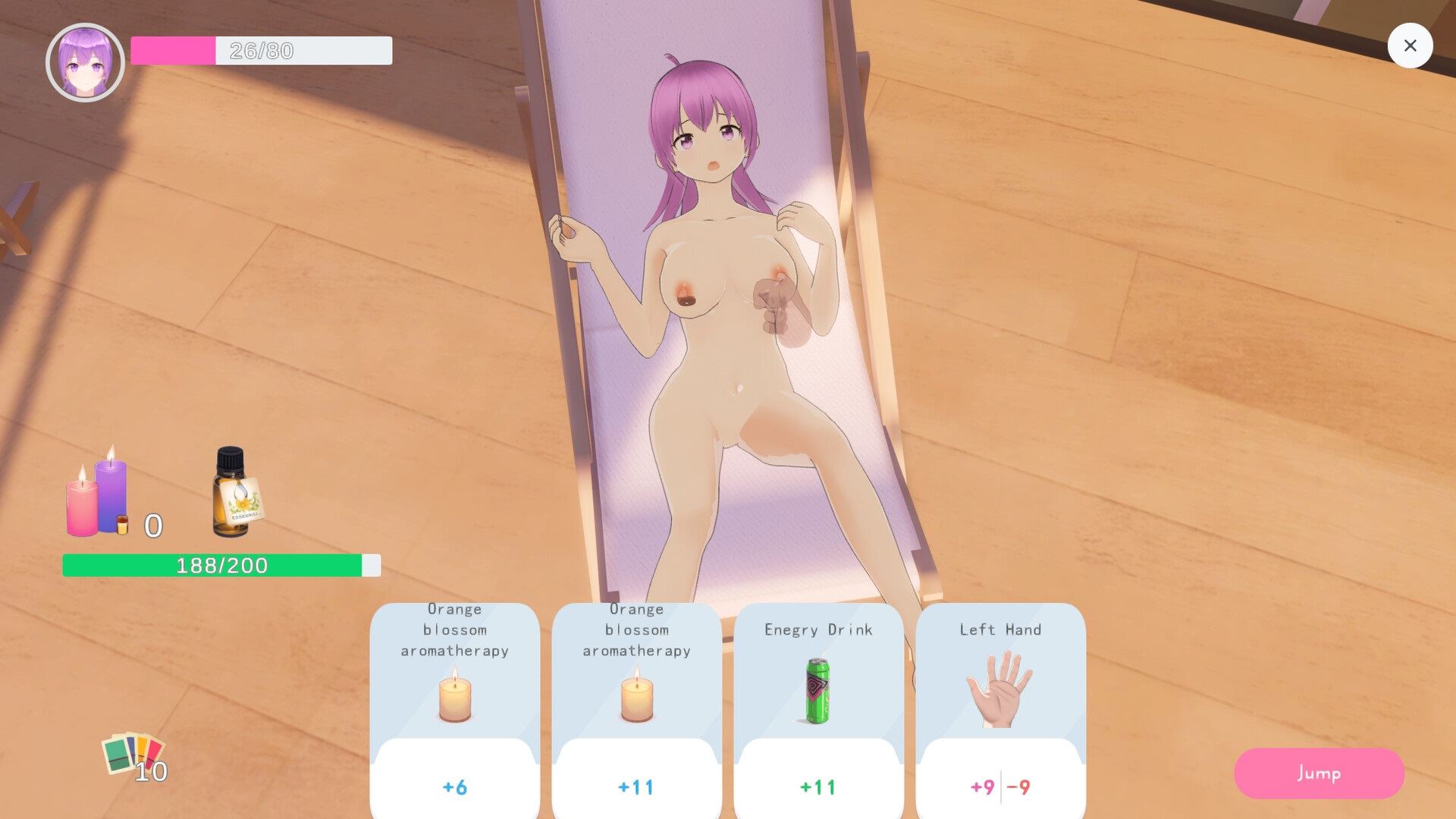Viewport: 1456px width, 819px height.
Task: Open the purple-haired character portrait
Action: coord(85,62)
